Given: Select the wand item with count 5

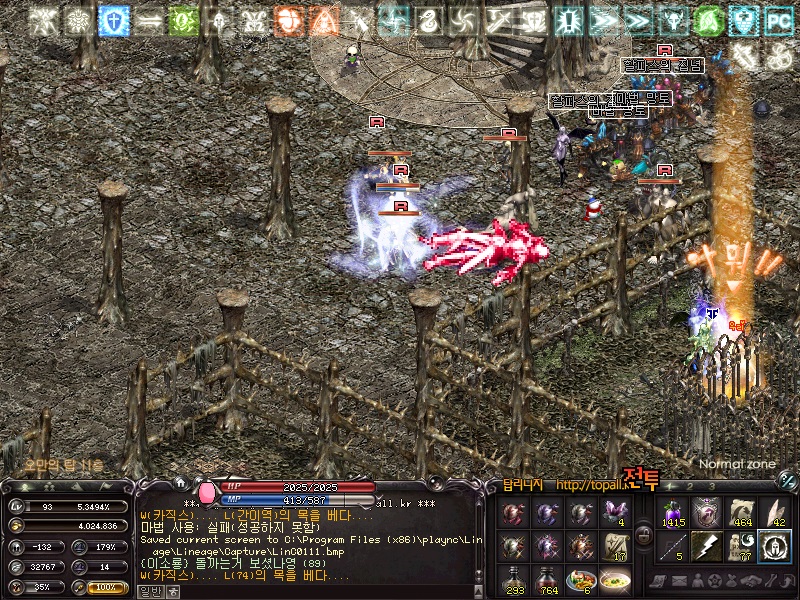Looking at the screenshot, I should pyautogui.click(x=672, y=547).
